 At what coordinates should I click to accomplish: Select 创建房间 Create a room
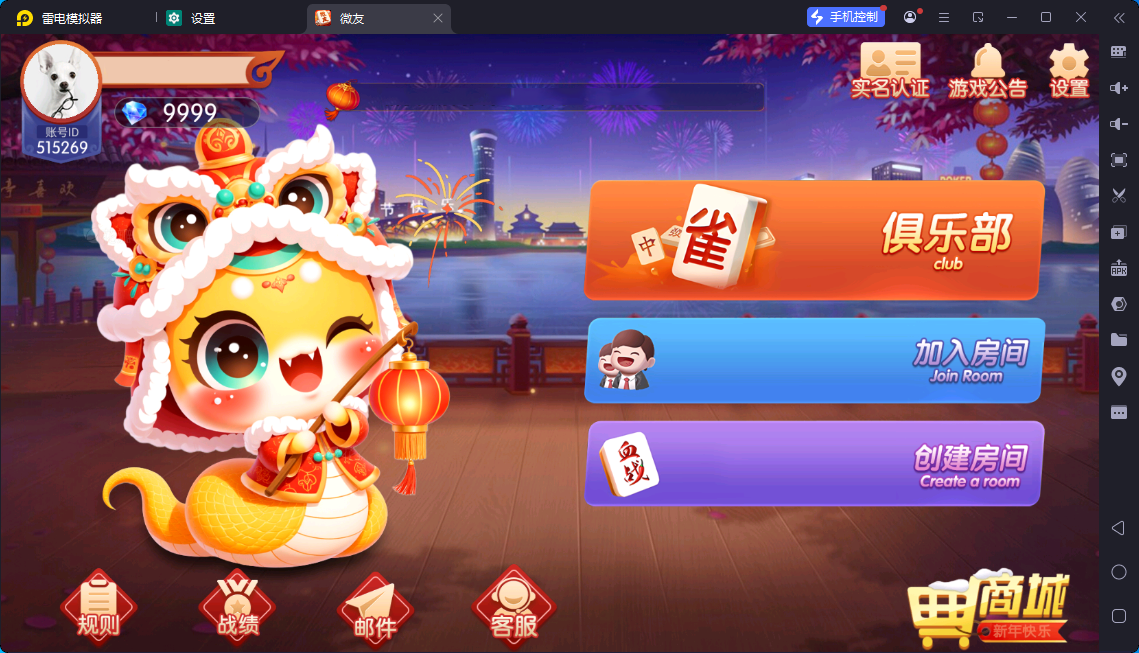click(814, 463)
